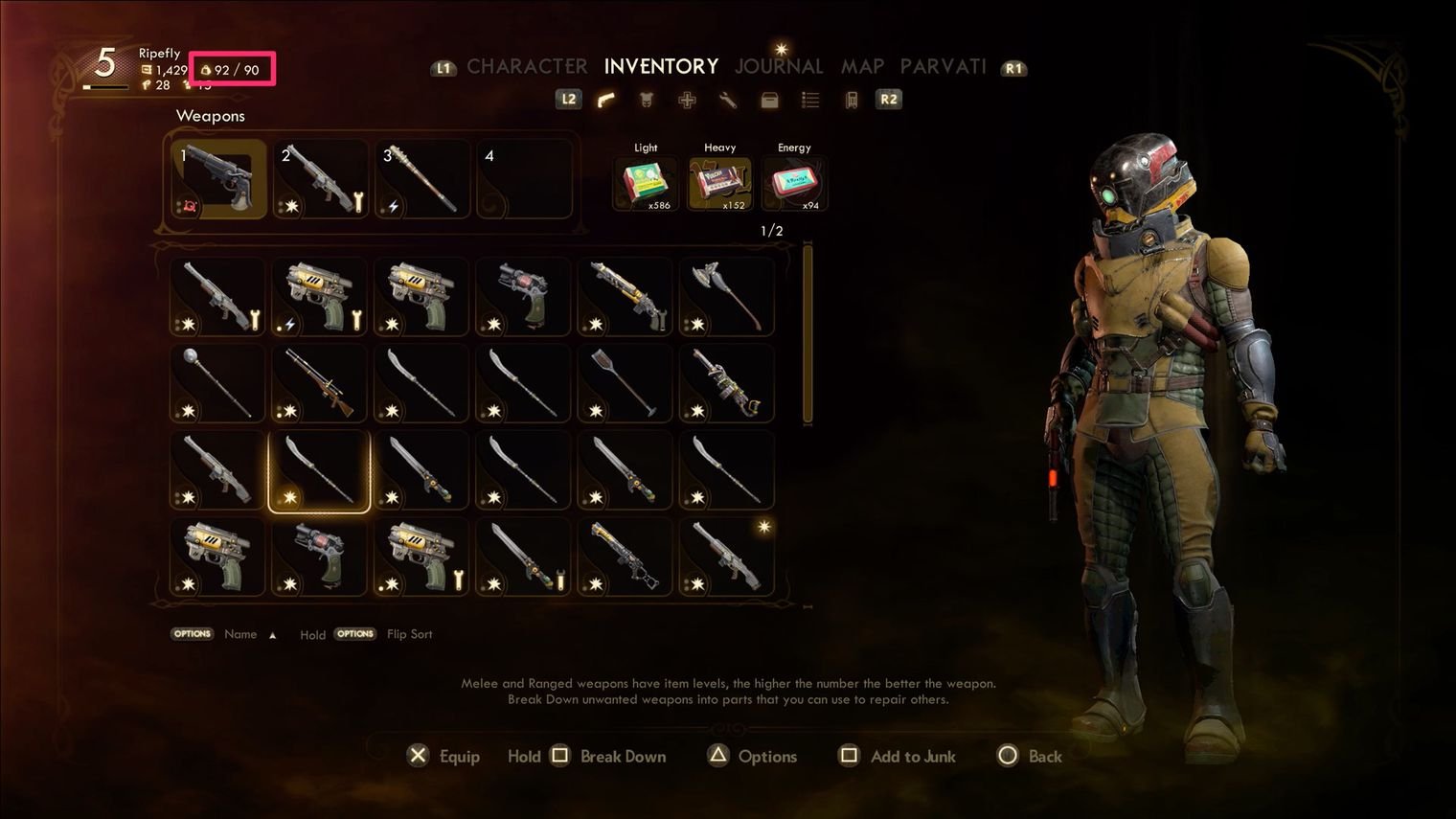The width and height of the screenshot is (1456, 819).
Task: Select the melee weapon in slot 3
Action: click(422, 179)
